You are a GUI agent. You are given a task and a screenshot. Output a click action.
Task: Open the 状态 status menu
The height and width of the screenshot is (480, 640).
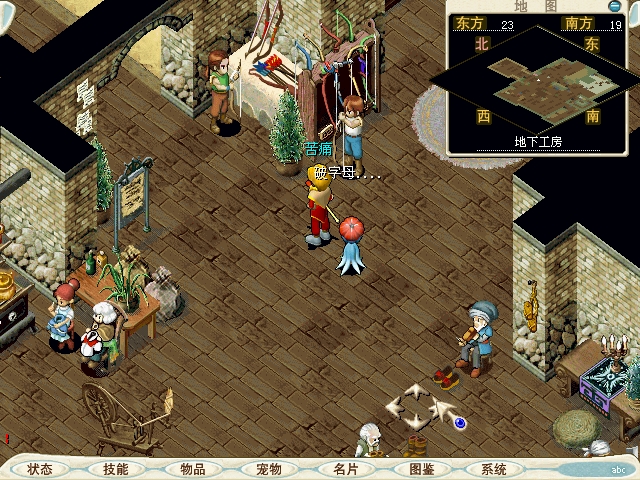41,469
